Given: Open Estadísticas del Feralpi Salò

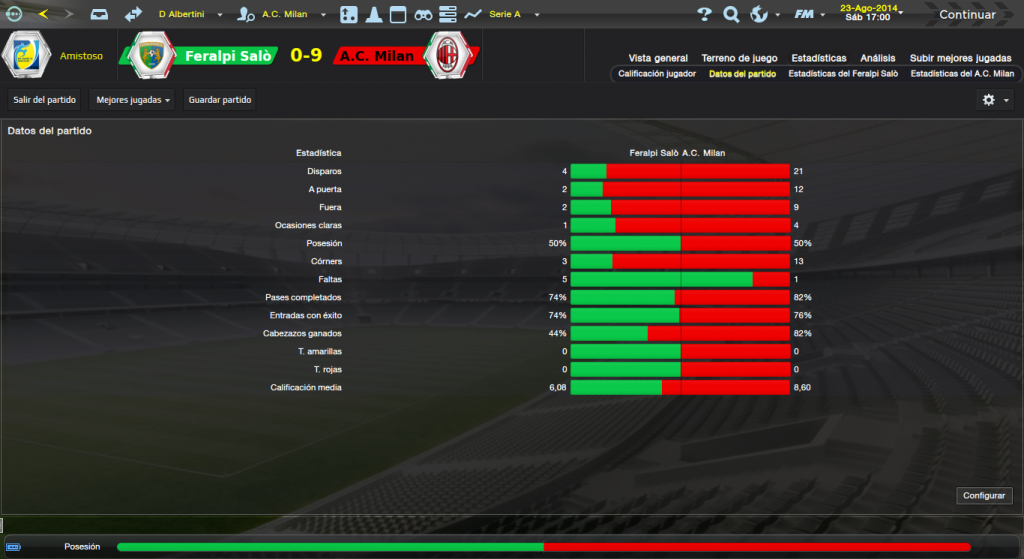Looking at the screenshot, I should click(843, 74).
